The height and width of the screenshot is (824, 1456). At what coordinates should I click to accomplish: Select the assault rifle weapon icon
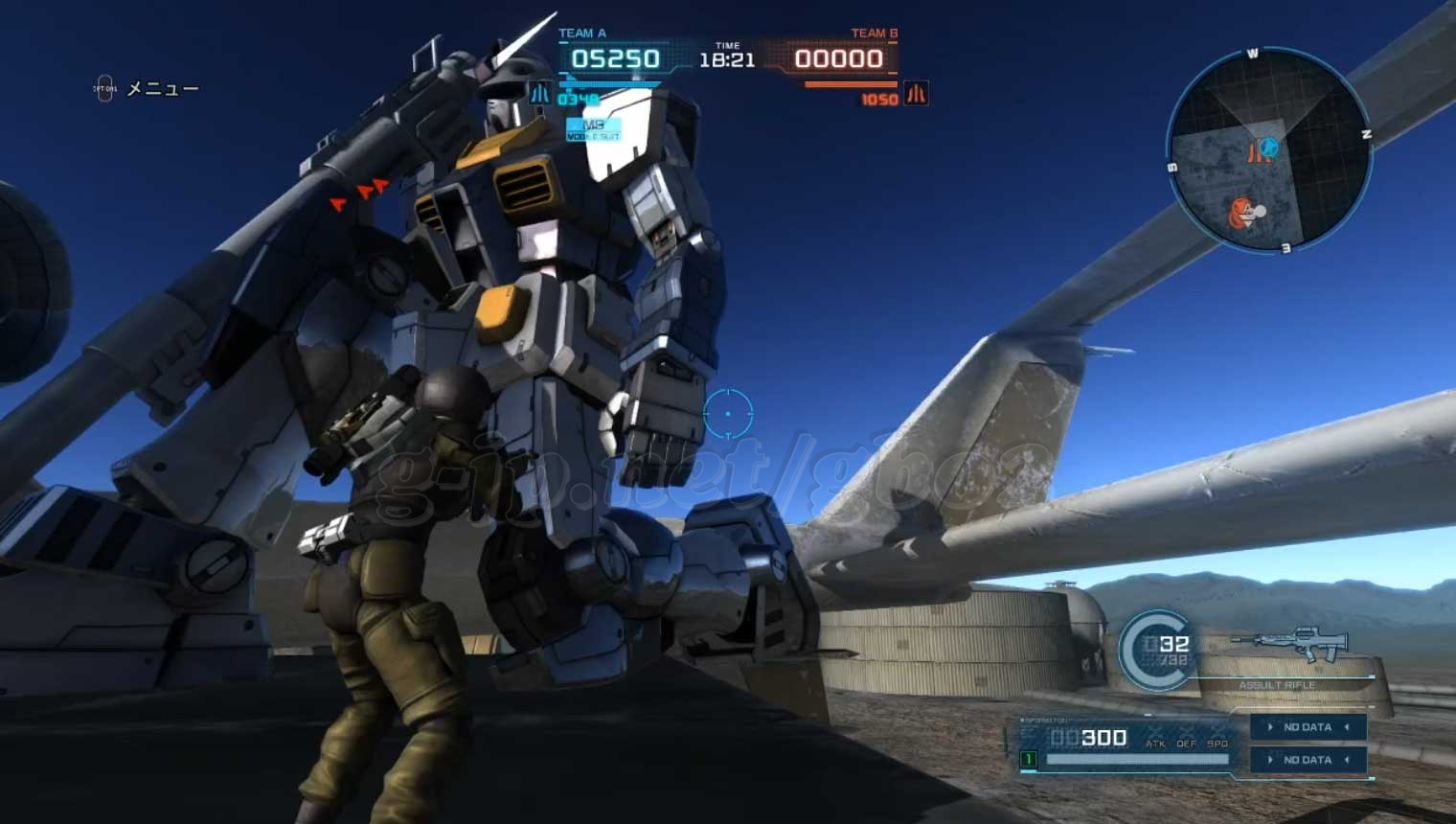[1291, 644]
